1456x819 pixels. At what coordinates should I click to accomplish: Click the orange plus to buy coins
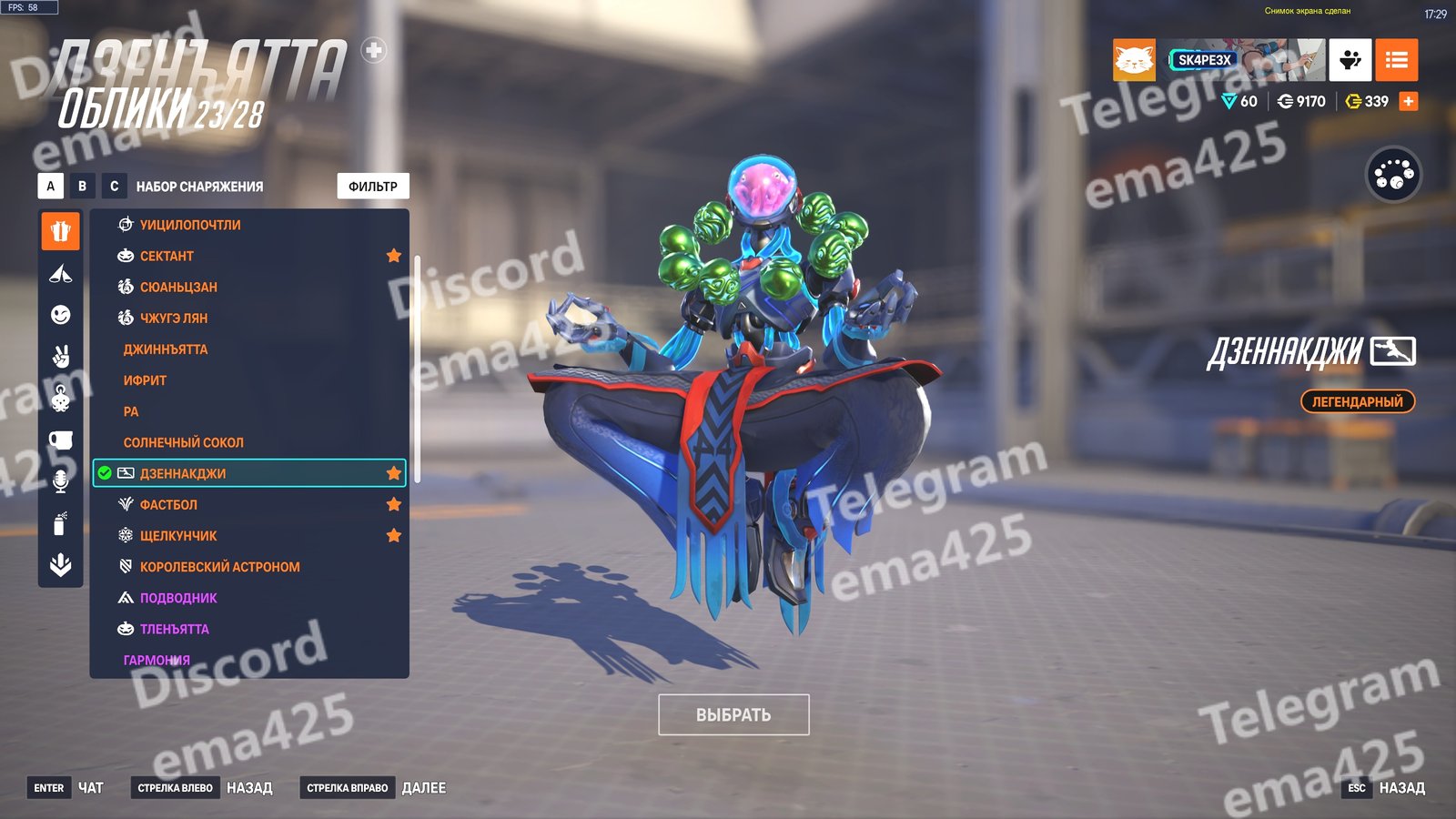pos(1409,101)
